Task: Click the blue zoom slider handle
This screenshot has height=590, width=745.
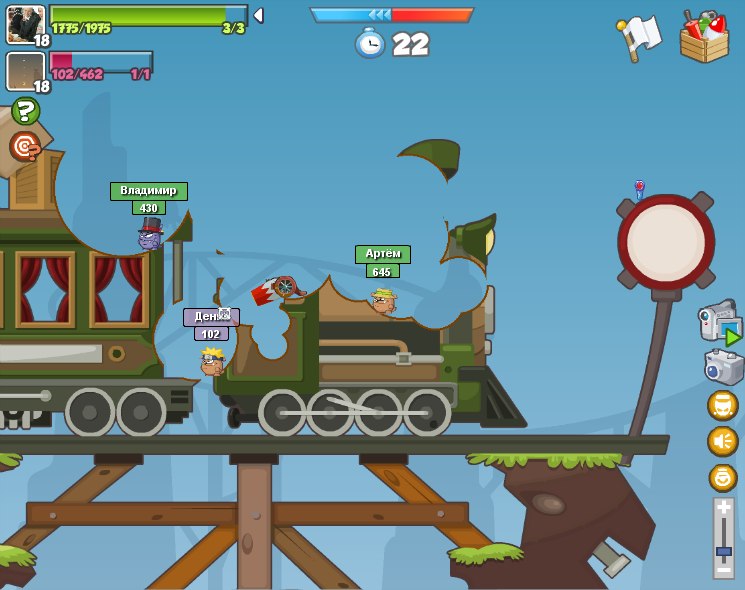Action: pyautogui.click(x=723, y=551)
